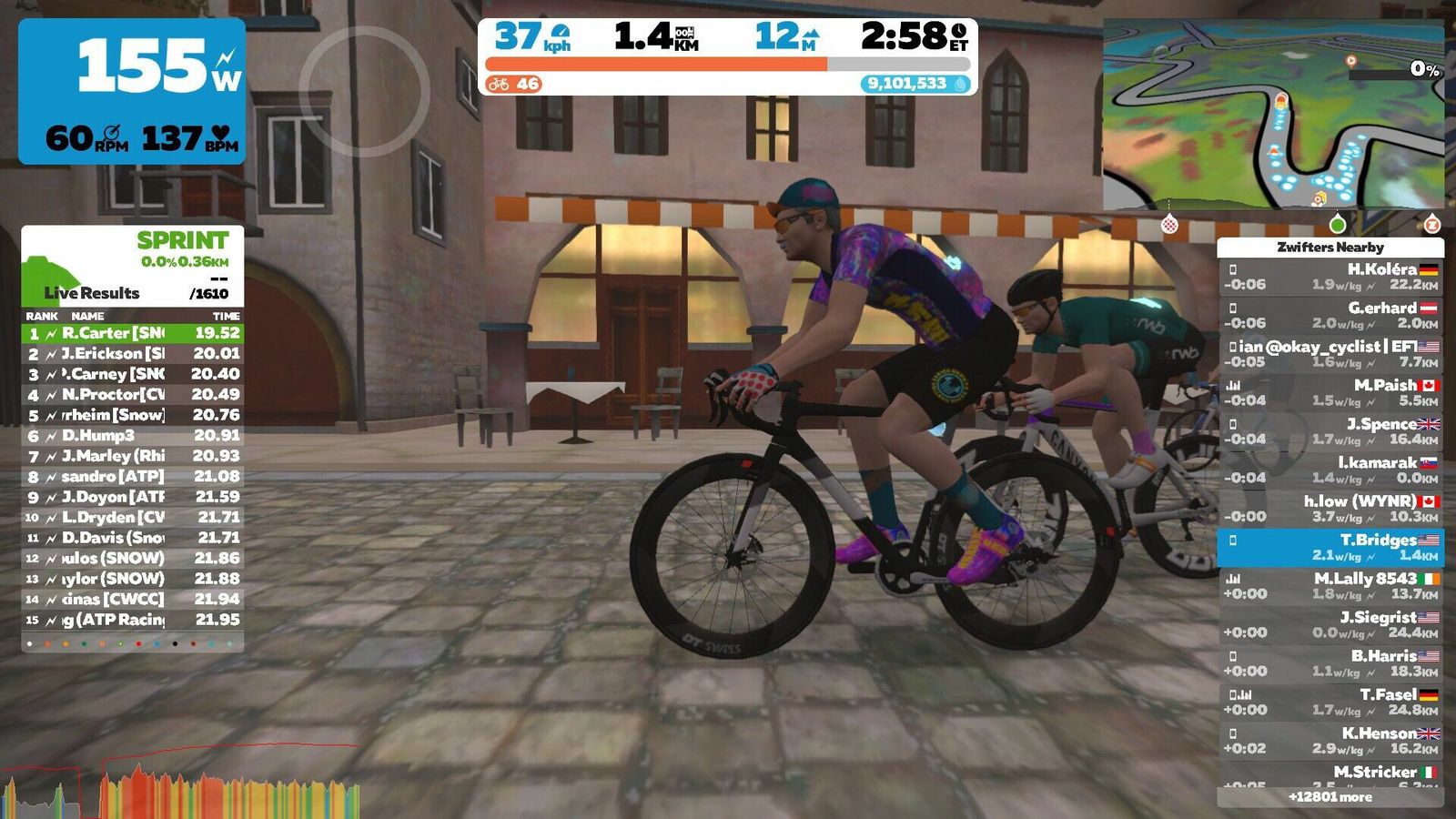Click J.Erickson's sprint leaderboard row

[x=133, y=353]
